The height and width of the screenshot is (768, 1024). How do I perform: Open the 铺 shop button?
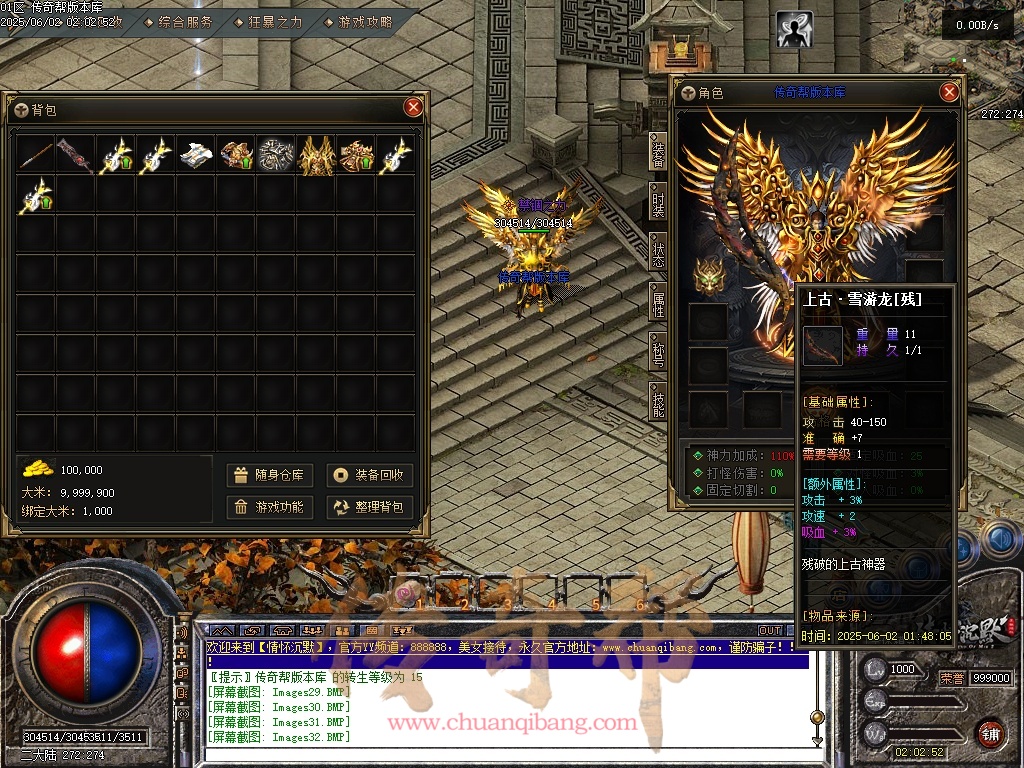pos(990,733)
